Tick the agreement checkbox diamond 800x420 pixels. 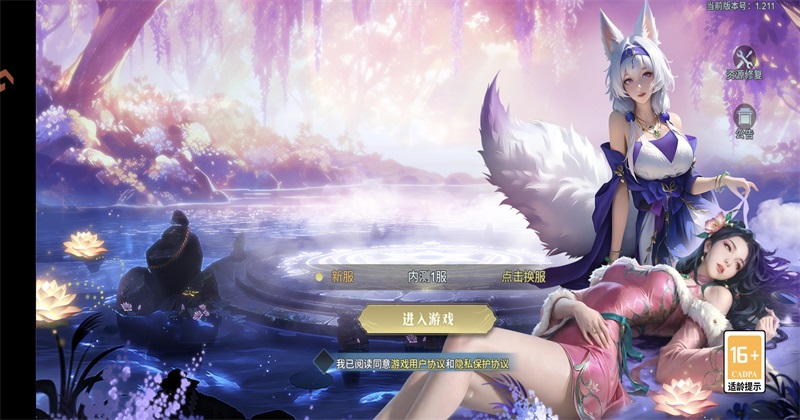click(x=323, y=362)
